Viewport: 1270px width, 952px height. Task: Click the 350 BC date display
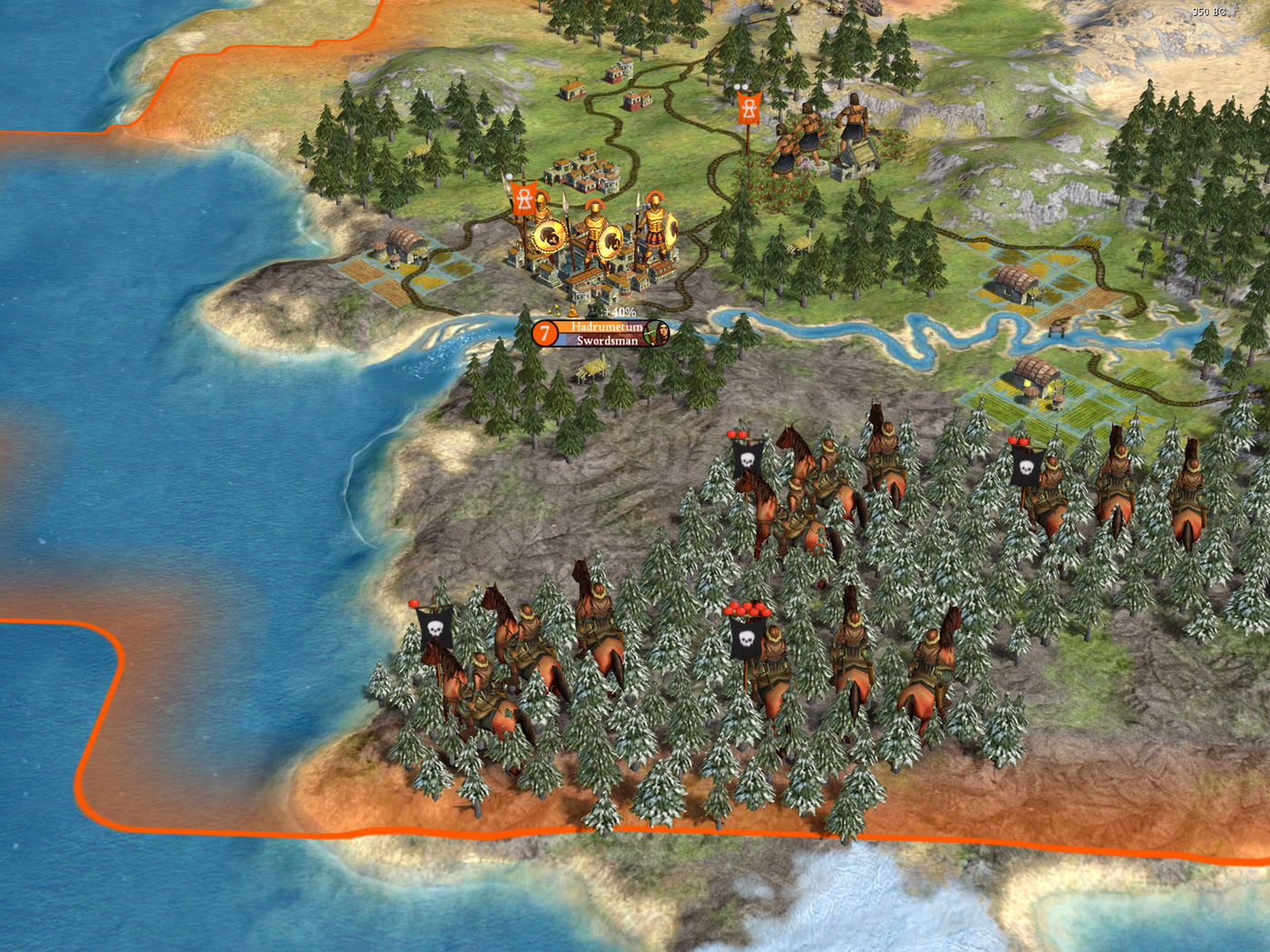click(1208, 13)
